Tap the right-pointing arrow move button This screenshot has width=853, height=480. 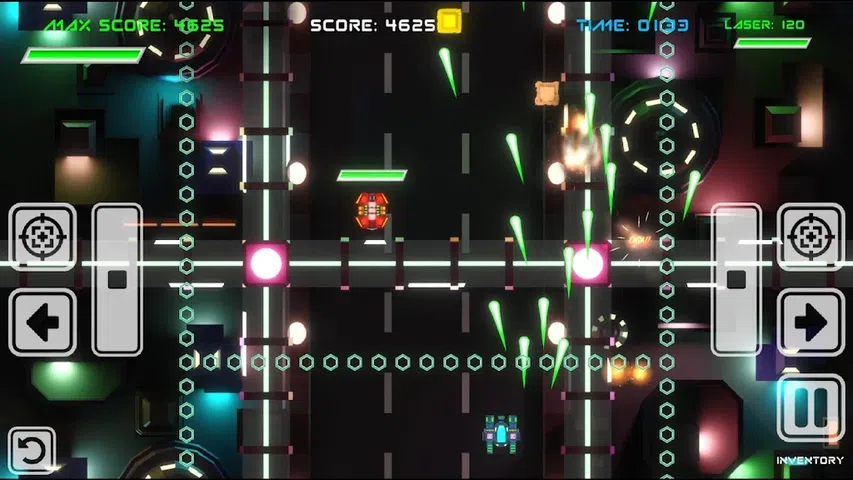pyautogui.click(x=810, y=322)
